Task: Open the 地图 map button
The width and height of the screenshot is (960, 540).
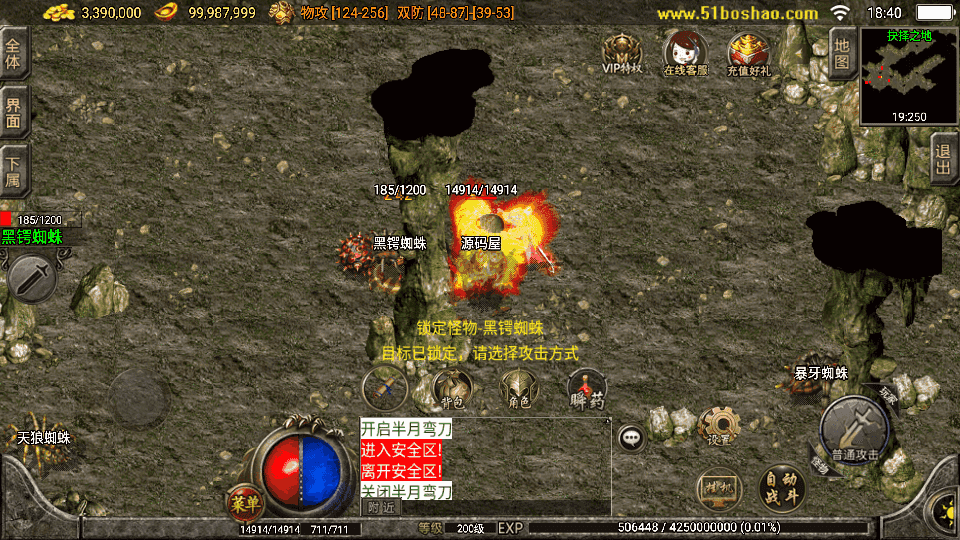Action: (842, 53)
